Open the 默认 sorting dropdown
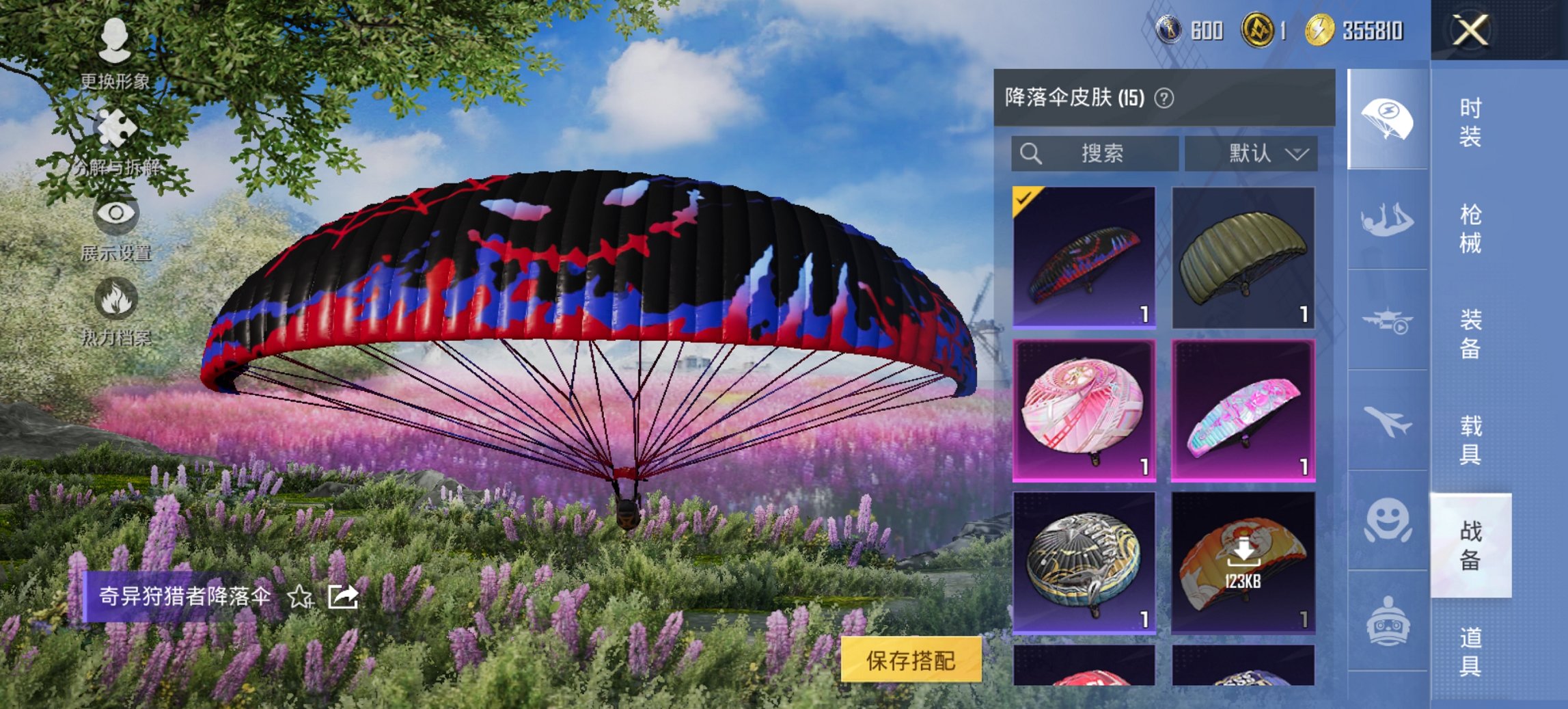 pos(1252,153)
